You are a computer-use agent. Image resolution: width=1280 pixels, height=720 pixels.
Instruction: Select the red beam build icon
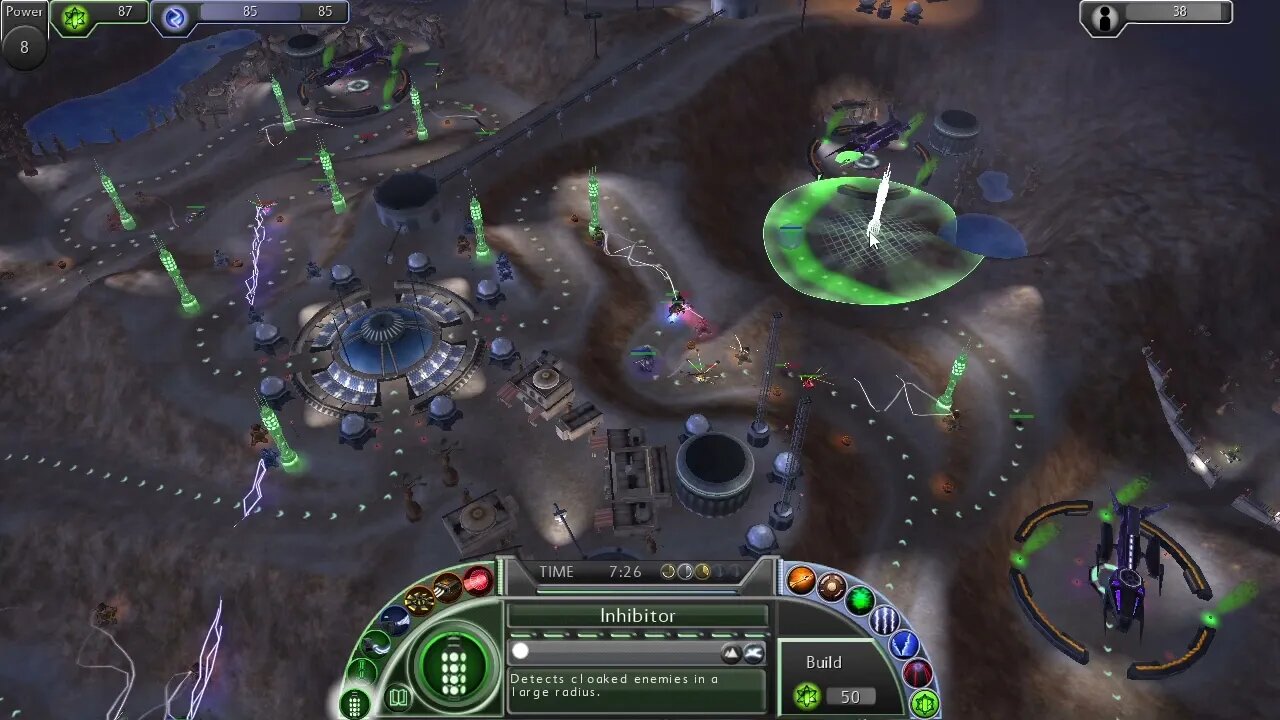tap(478, 580)
